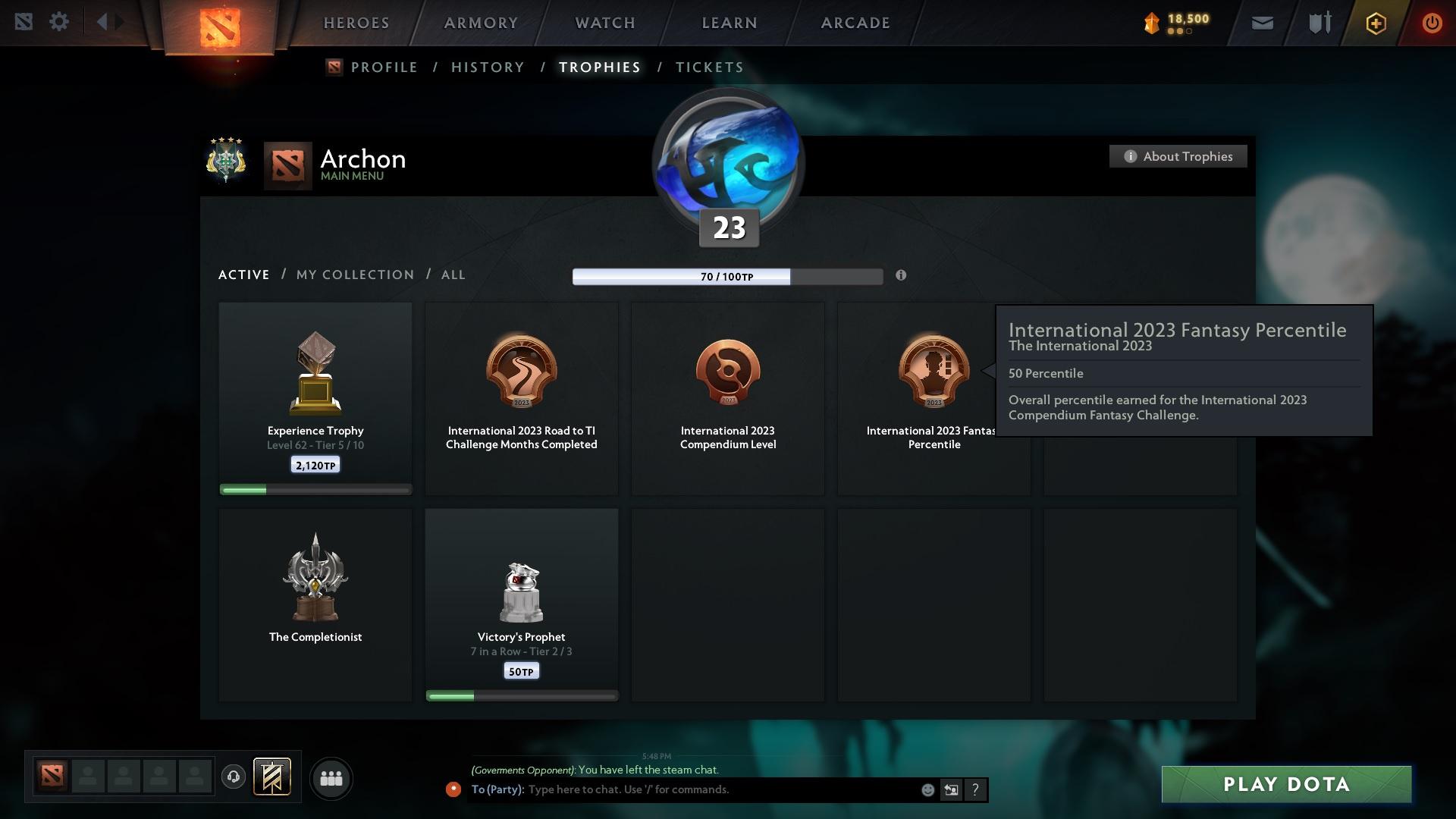
Task: Click the help question mark in chat bar
Action: tap(976, 789)
